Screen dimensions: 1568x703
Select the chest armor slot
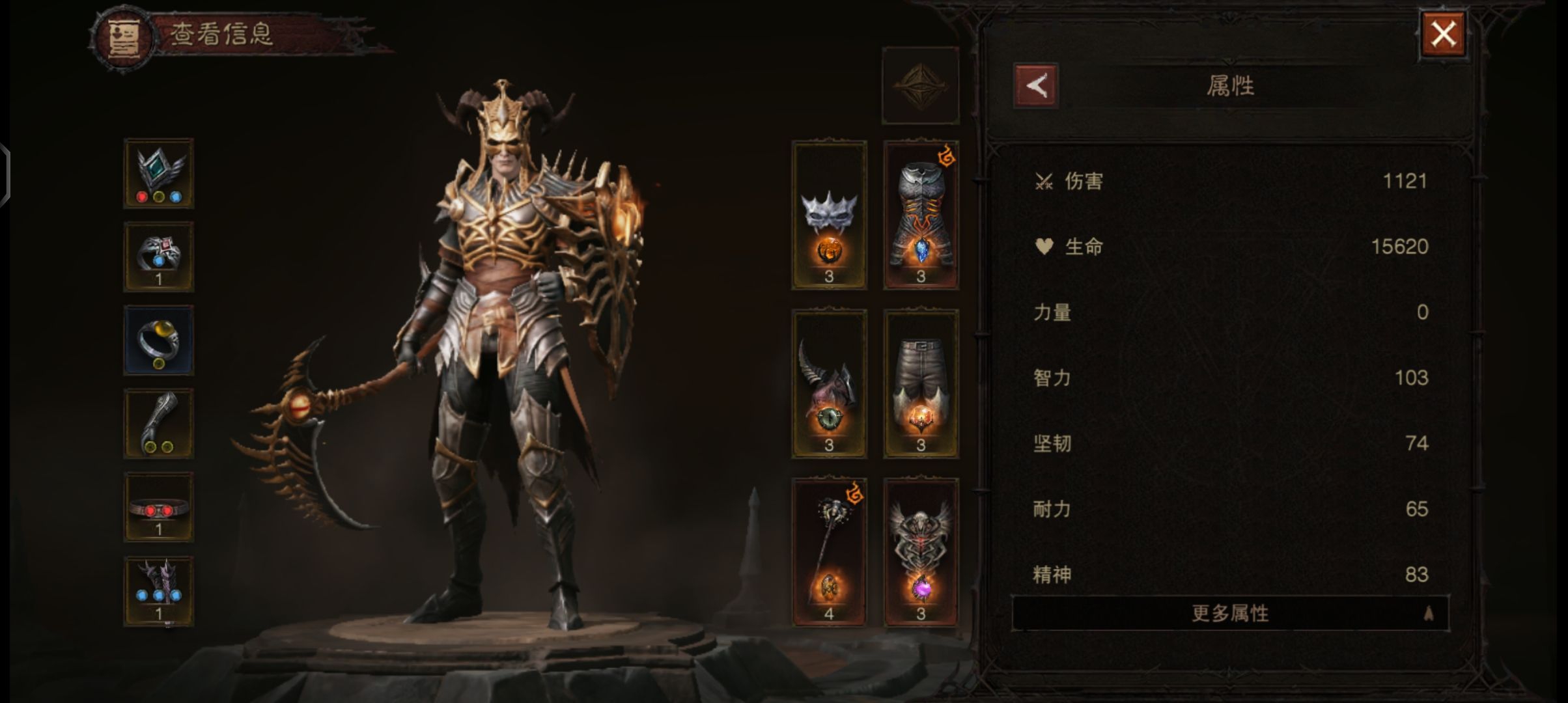point(921,215)
